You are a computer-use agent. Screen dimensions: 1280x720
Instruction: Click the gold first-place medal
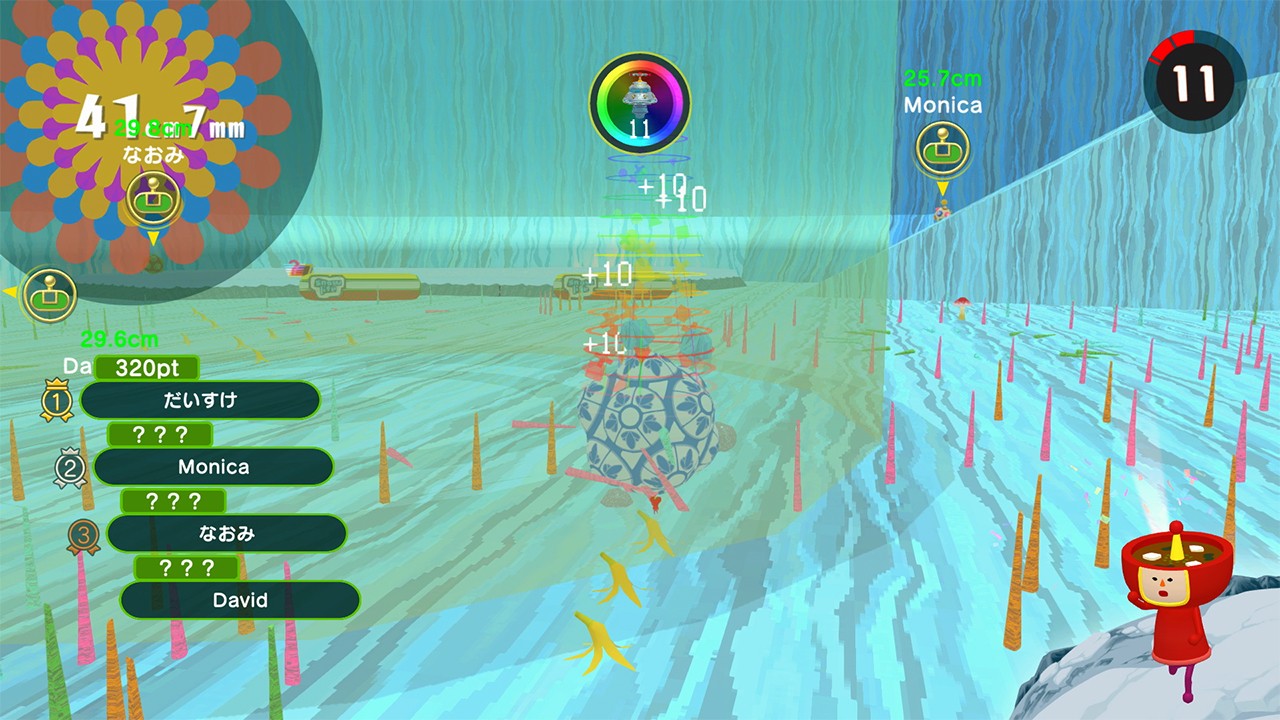(x=55, y=400)
